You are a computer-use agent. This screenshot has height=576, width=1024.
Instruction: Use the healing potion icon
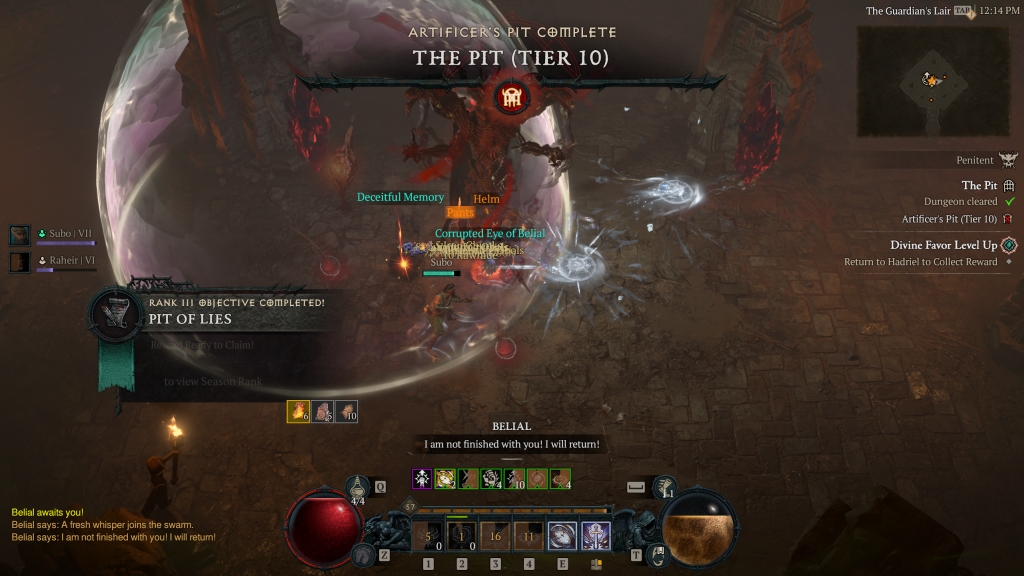click(x=359, y=487)
